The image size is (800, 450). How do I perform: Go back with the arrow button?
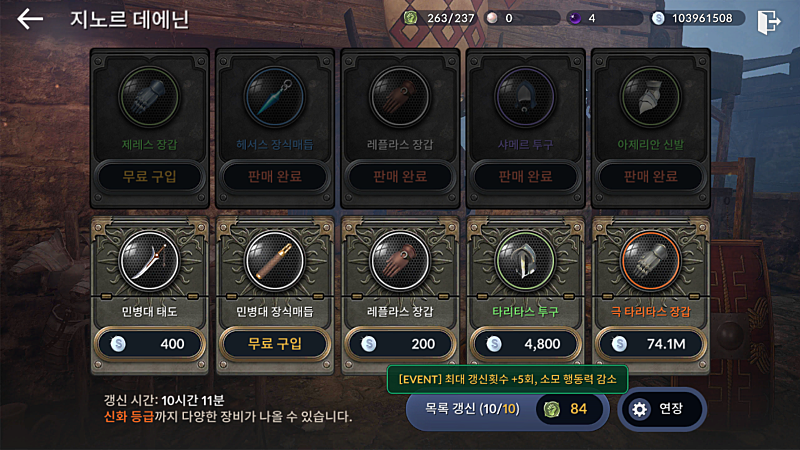coord(30,19)
